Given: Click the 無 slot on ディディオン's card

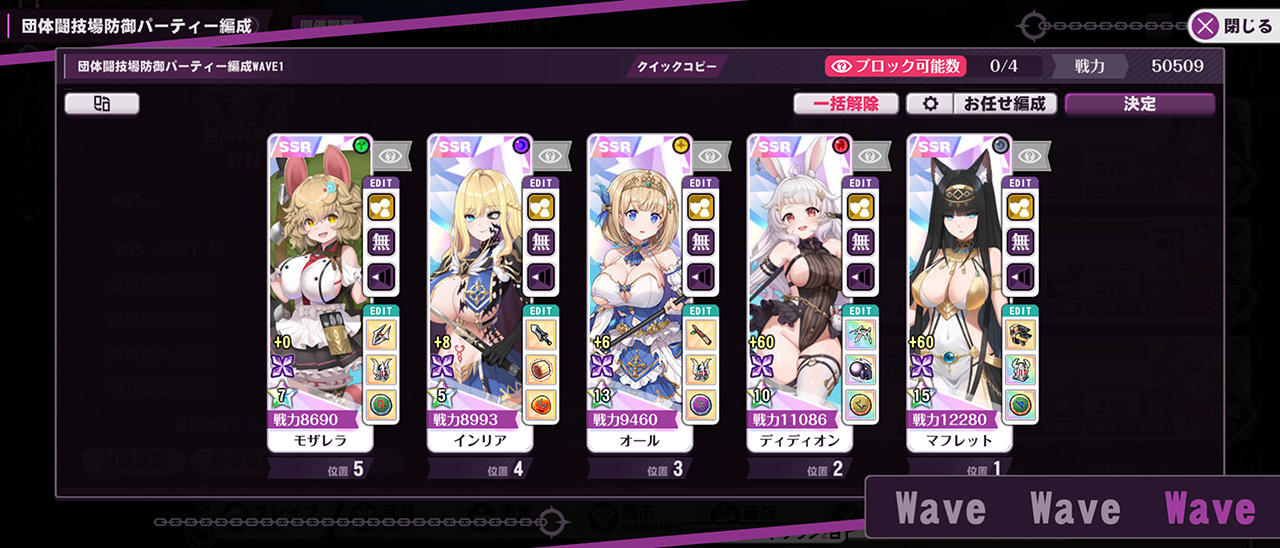Looking at the screenshot, I should [861, 241].
